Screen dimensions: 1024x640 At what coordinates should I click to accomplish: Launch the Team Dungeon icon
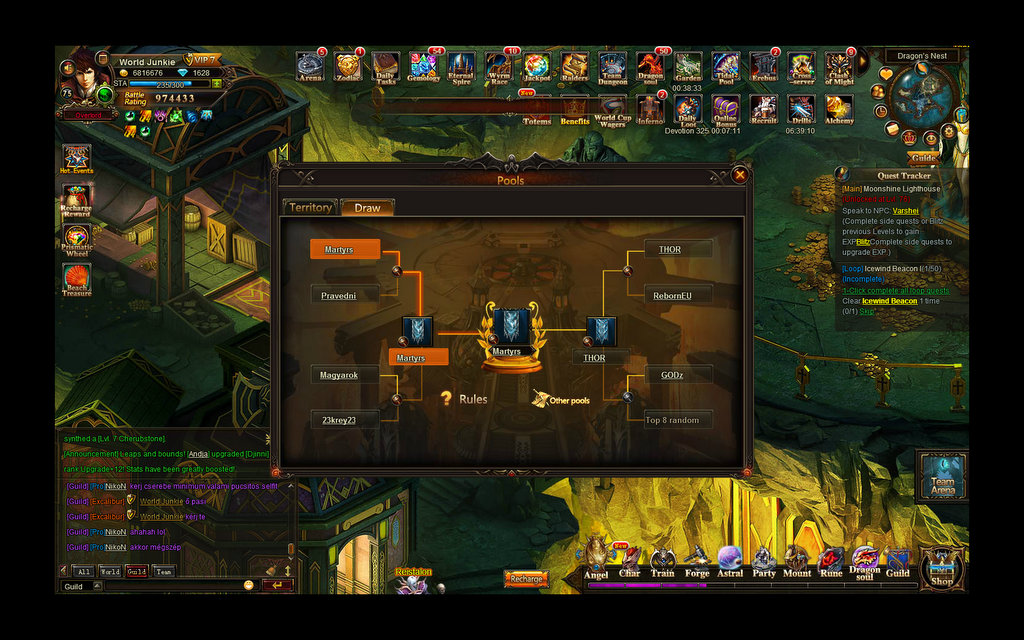(612, 67)
